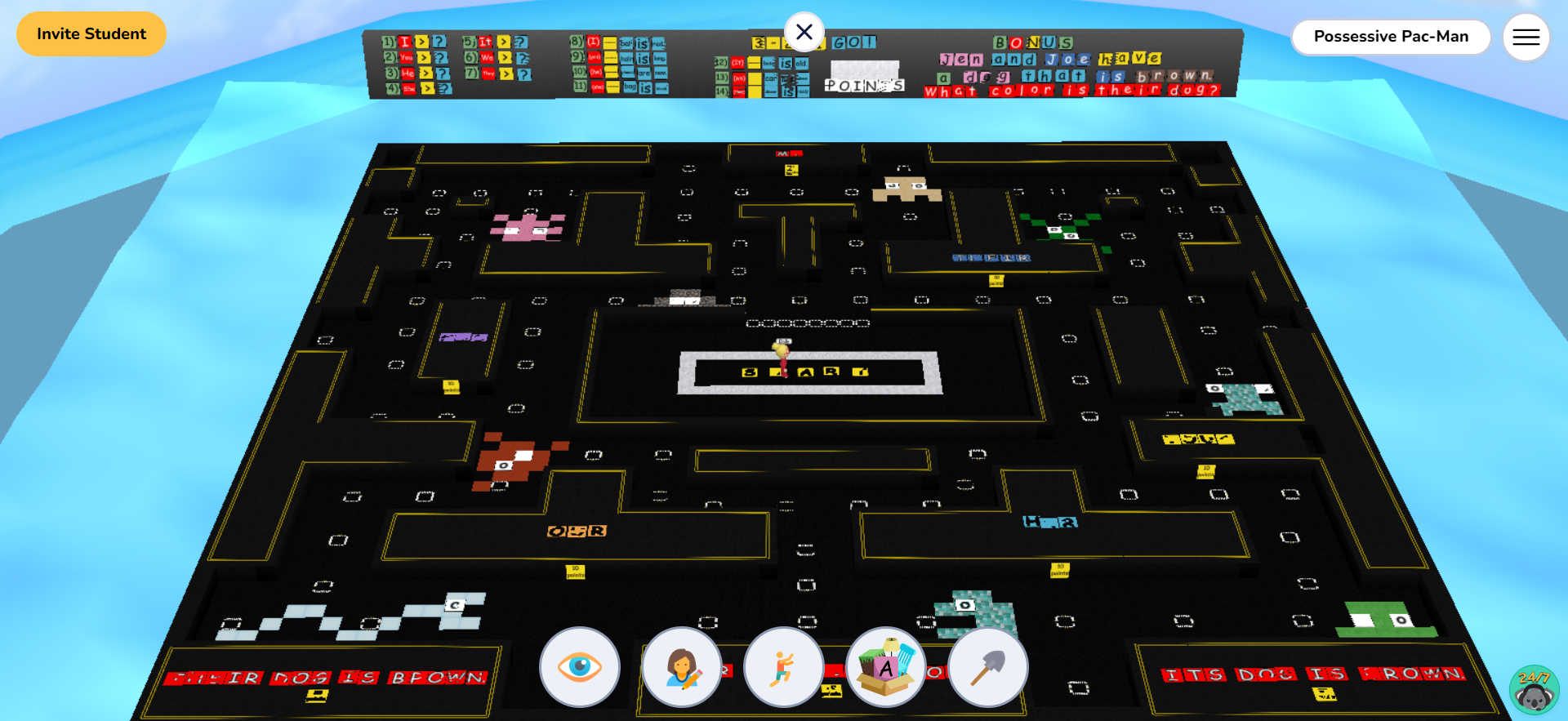Open the hamburger navigation menu
1568x721 pixels.
coord(1526,36)
